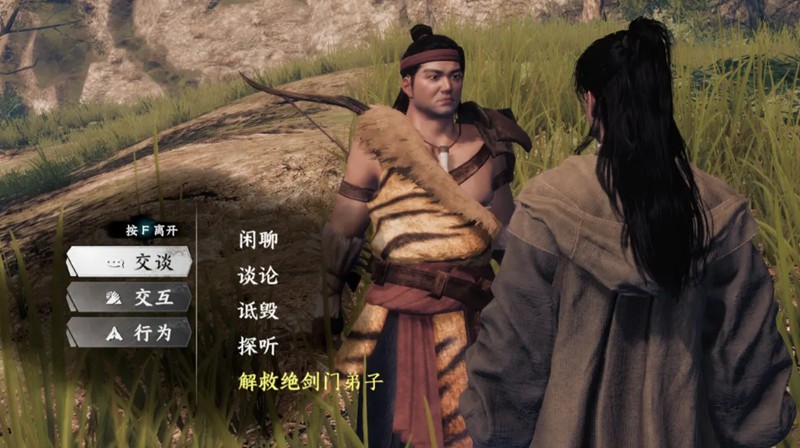This screenshot has height=448, width=800.
Task: Open the 行为 behavior category
Action: (x=129, y=333)
